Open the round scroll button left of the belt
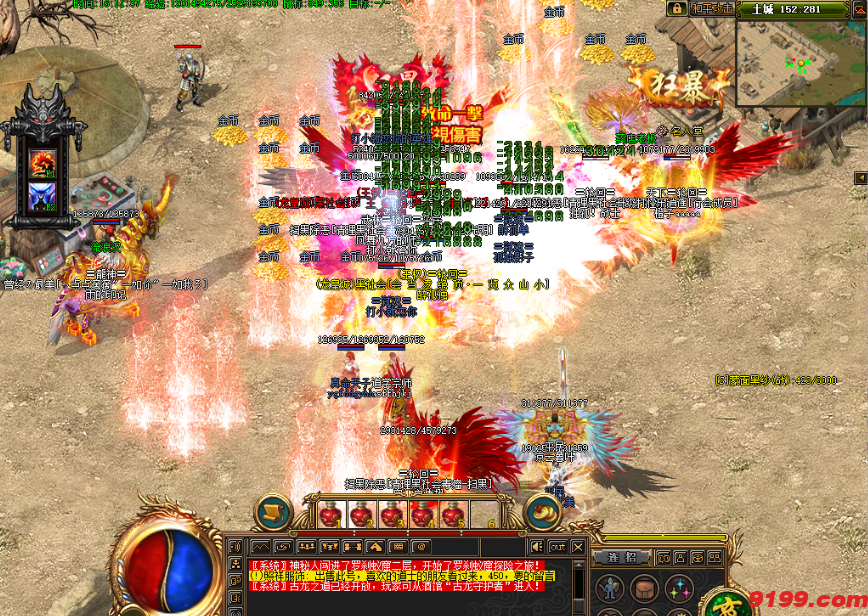 point(270,514)
